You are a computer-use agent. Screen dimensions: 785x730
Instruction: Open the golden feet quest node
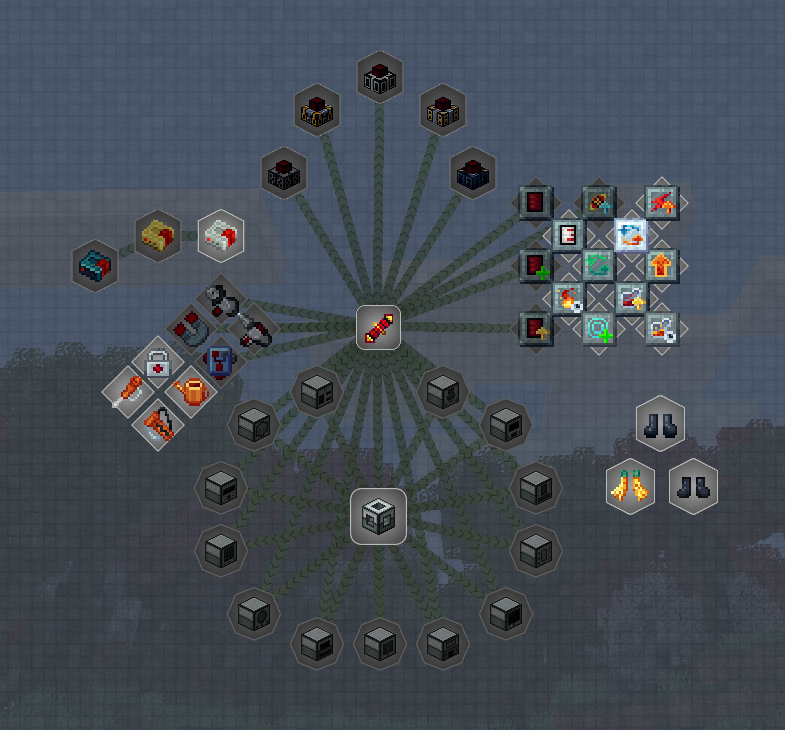[630, 487]
